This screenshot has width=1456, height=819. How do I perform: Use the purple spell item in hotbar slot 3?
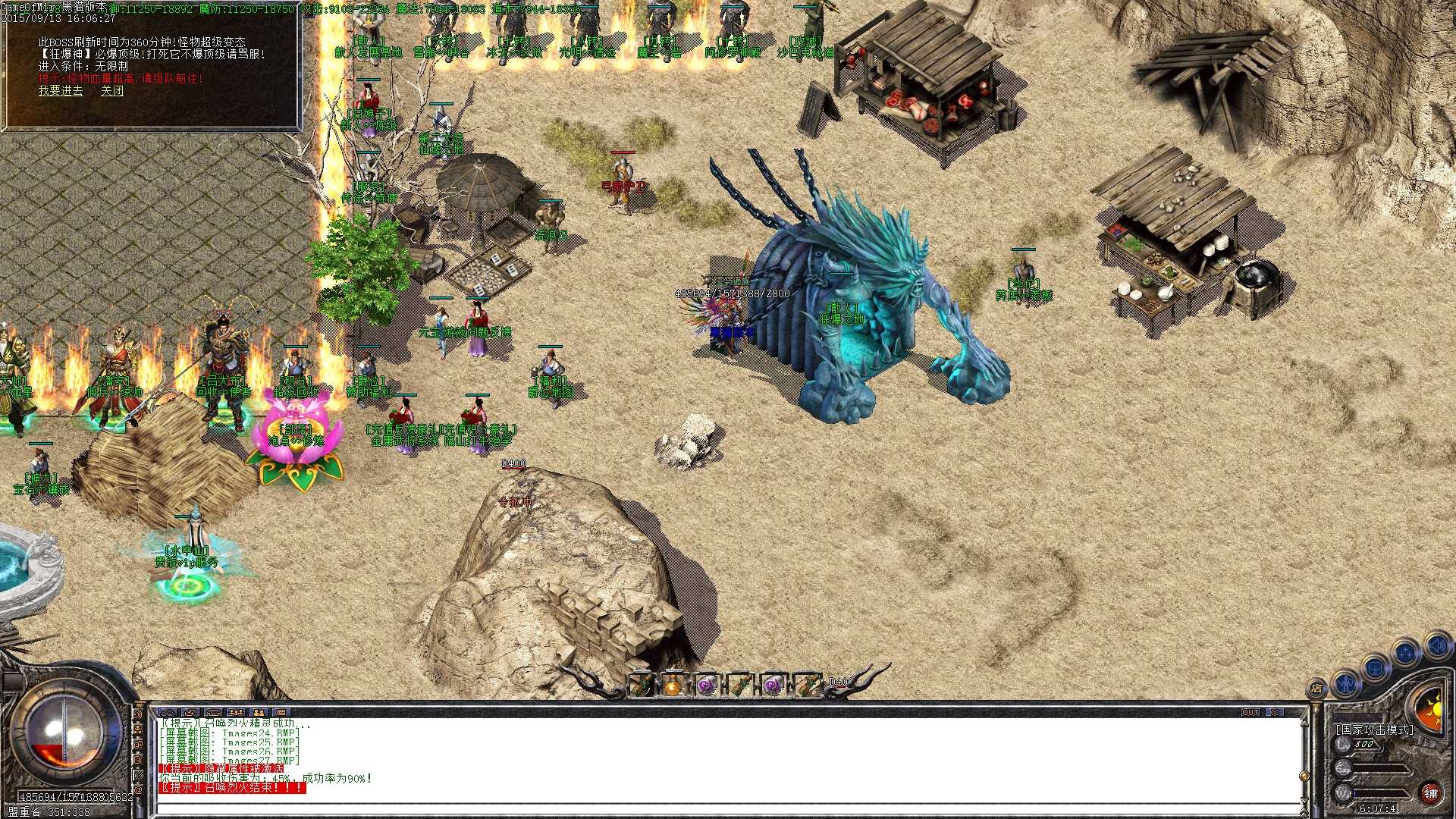pyautogui.click(x=706, y=685)
